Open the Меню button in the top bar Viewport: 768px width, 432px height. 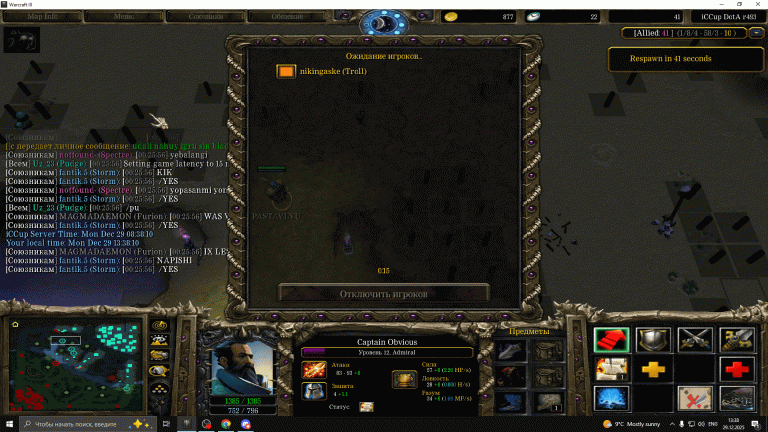(126, 17)
